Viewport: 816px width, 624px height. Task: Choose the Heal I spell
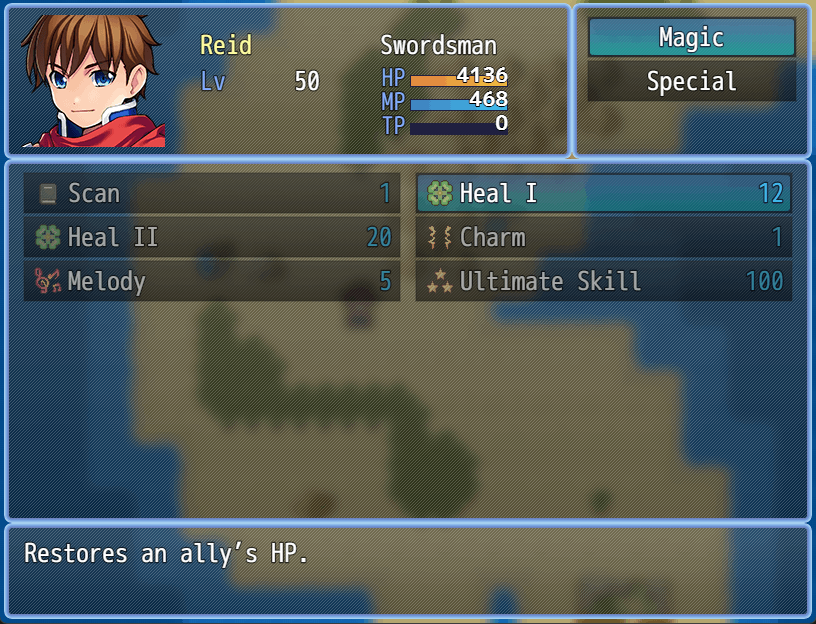coord(603,194)
